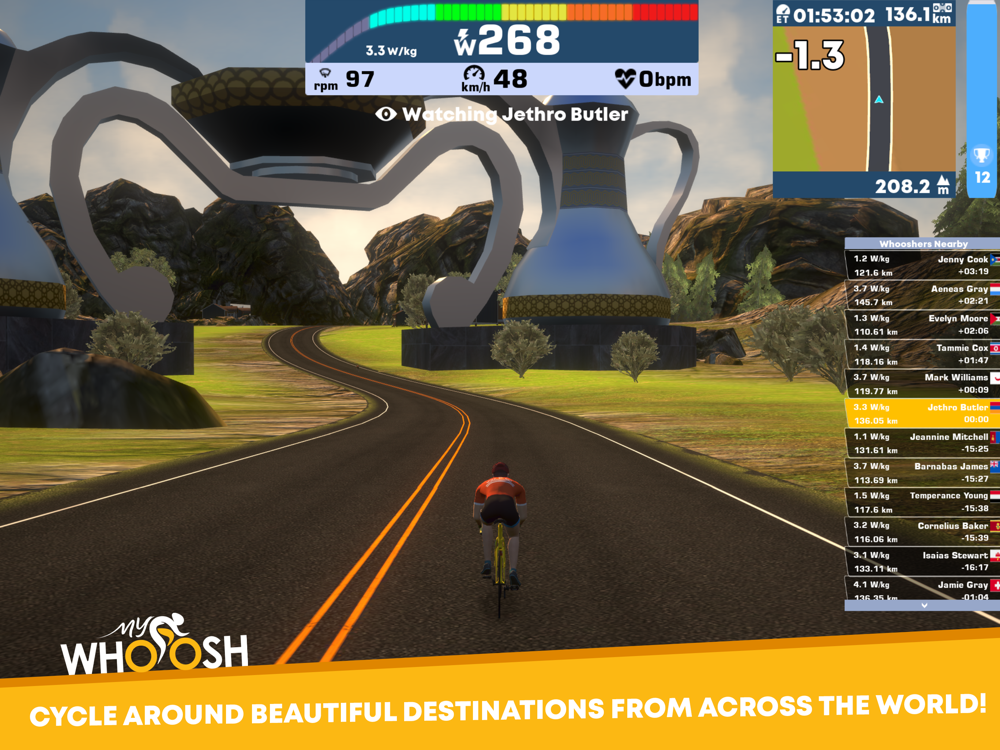Select highlighted Jethro Butler row
This screenshot has width=1000, height=750.
tap(922, 413)
